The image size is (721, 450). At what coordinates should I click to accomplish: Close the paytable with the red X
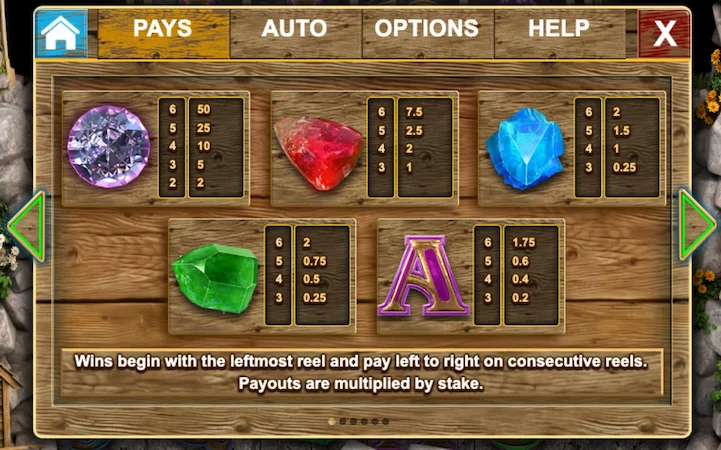point(664,34)
